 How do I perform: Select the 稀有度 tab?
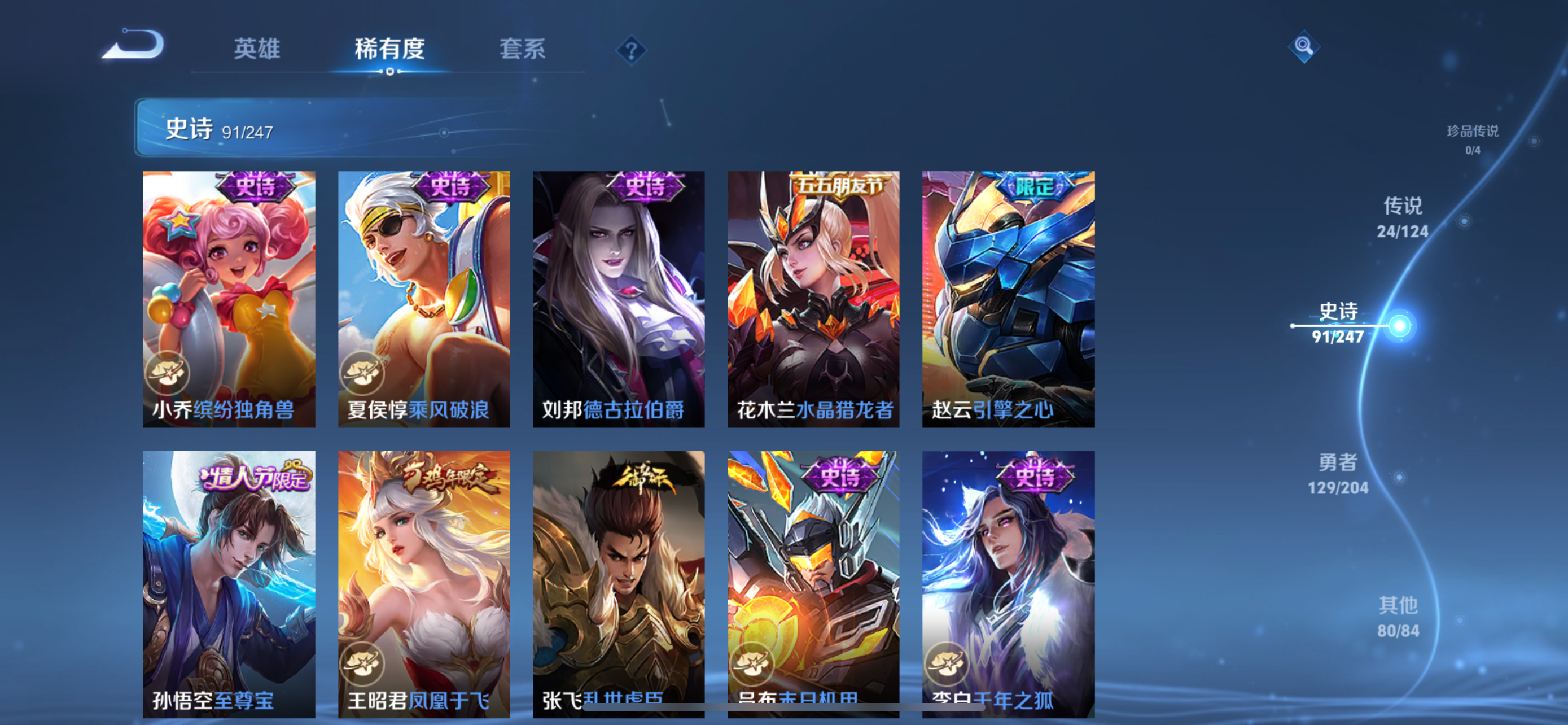[389, 49]
